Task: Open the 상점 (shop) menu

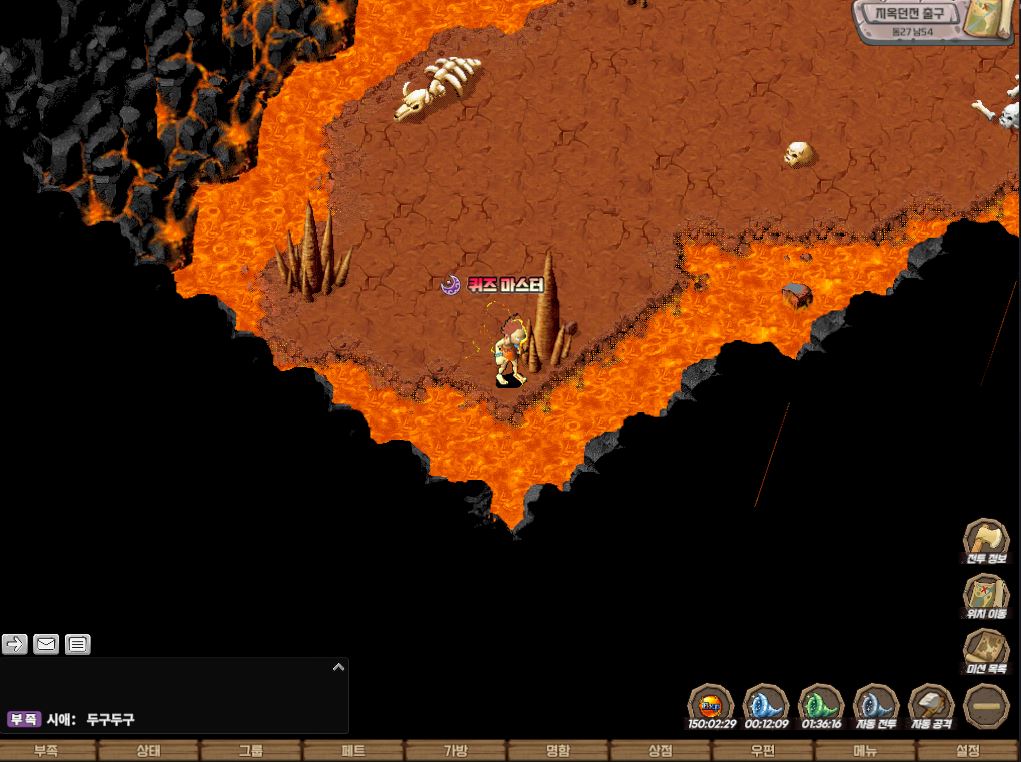Action: 660,751
